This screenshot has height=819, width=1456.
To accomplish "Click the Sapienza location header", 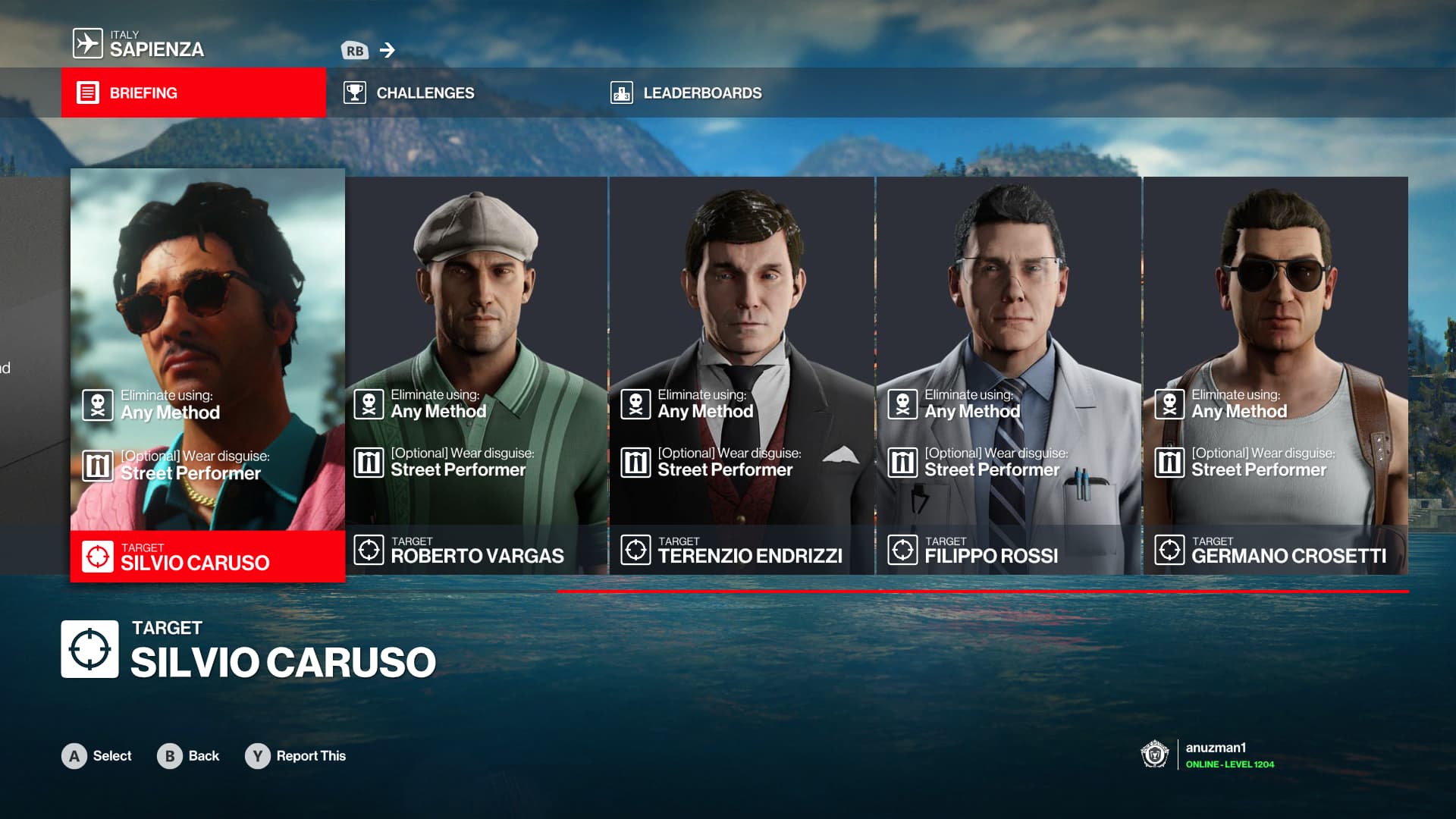I will pyautogui.click(x=155, y=45).
